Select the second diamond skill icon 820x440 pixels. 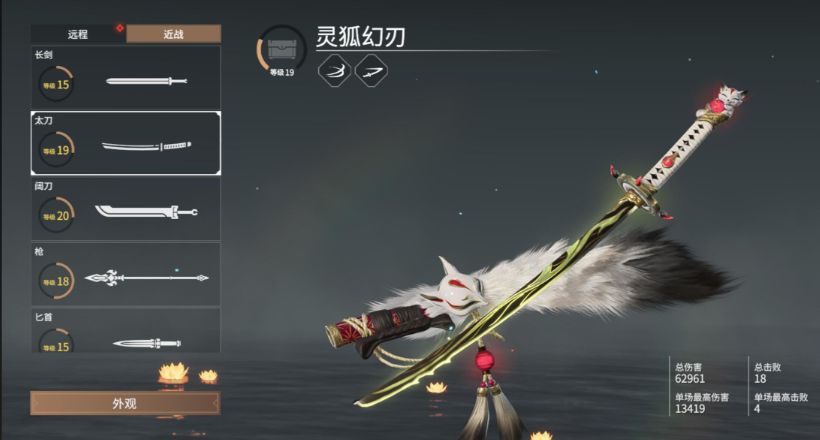[371, 70]
